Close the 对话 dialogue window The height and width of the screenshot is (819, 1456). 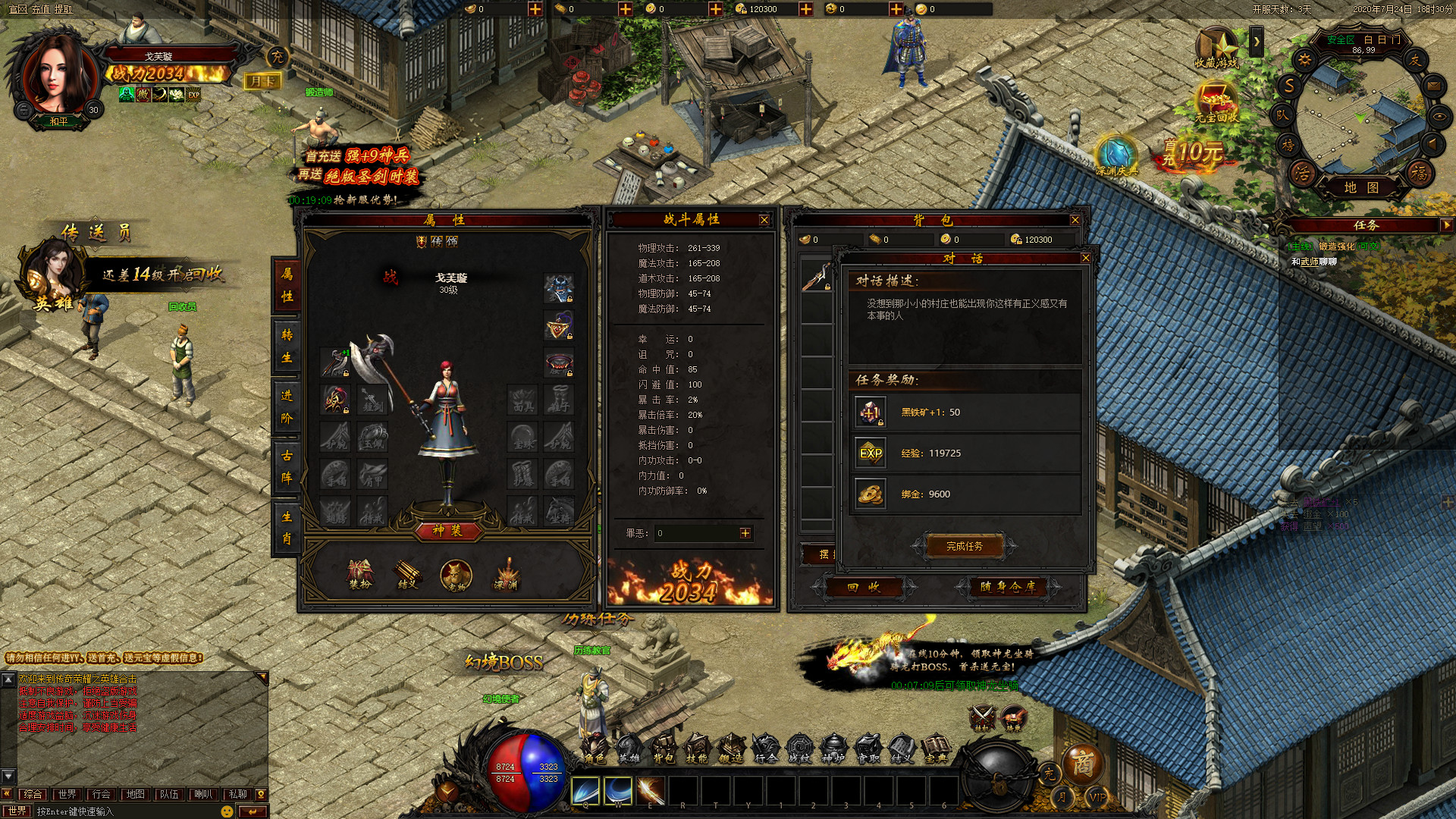pos(1085,259)
